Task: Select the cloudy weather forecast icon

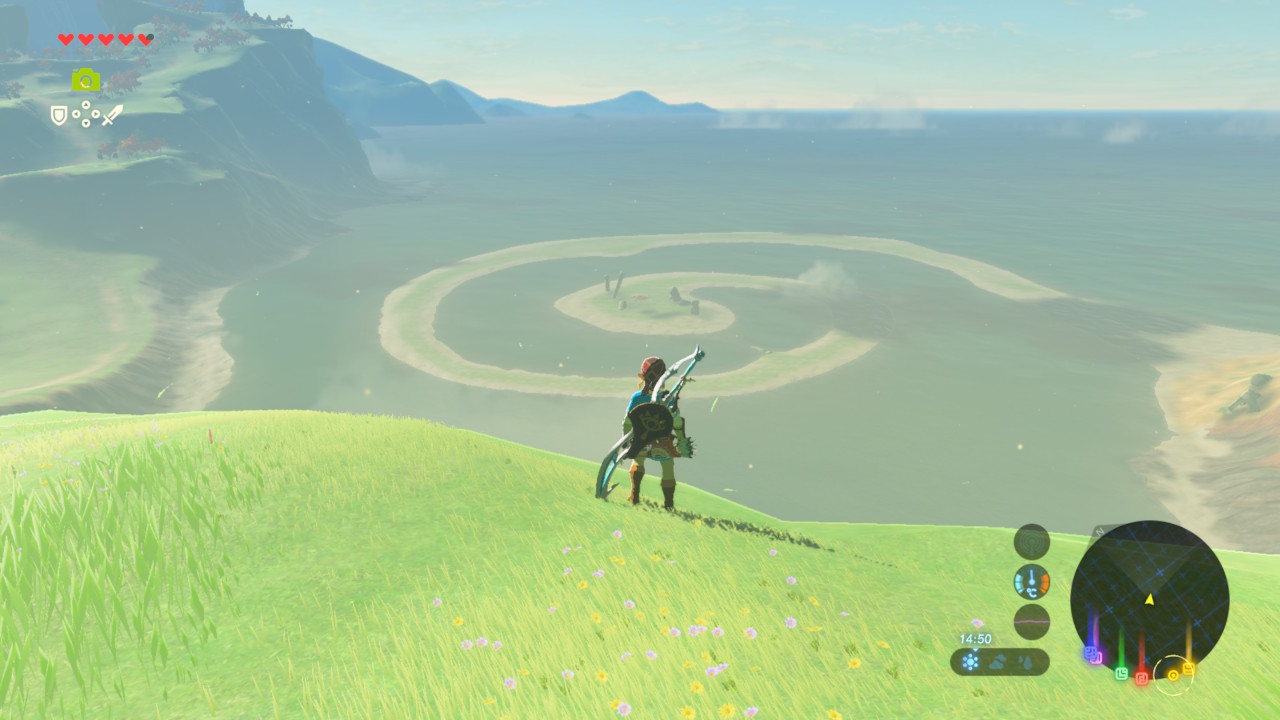Action: (999, 661)
